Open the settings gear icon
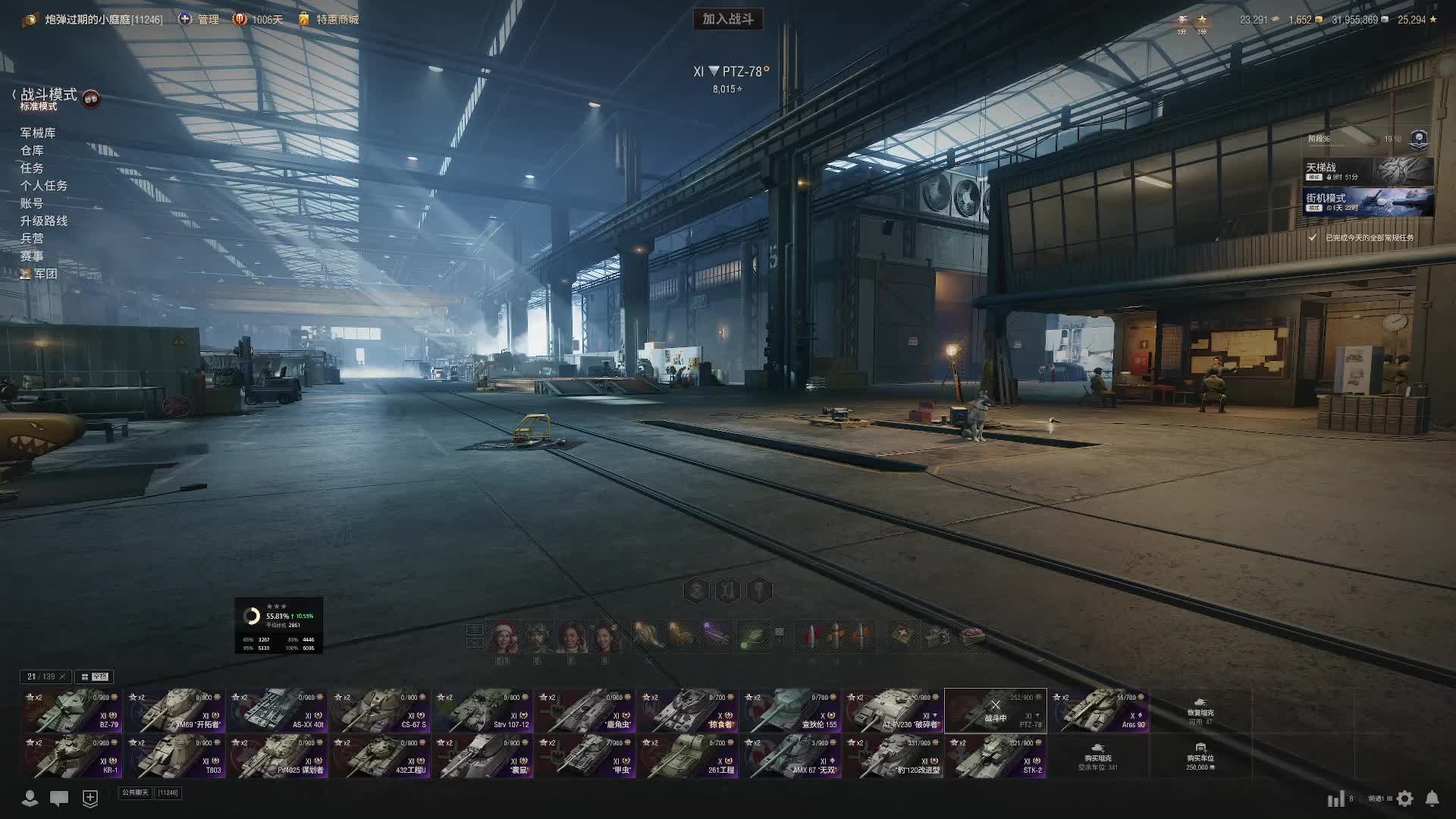 pos(1405,799)
